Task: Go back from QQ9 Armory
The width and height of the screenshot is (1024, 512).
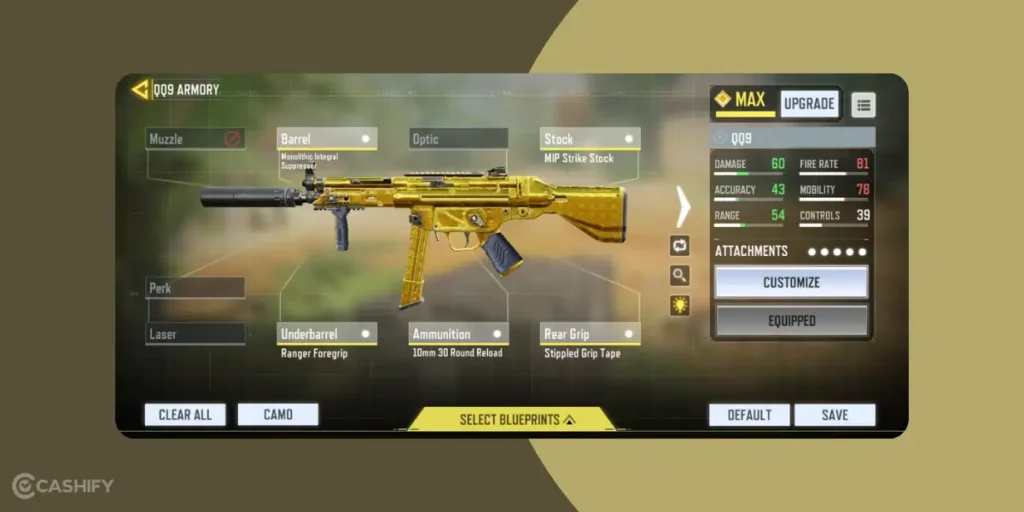Action: click(x=140, y=89)
